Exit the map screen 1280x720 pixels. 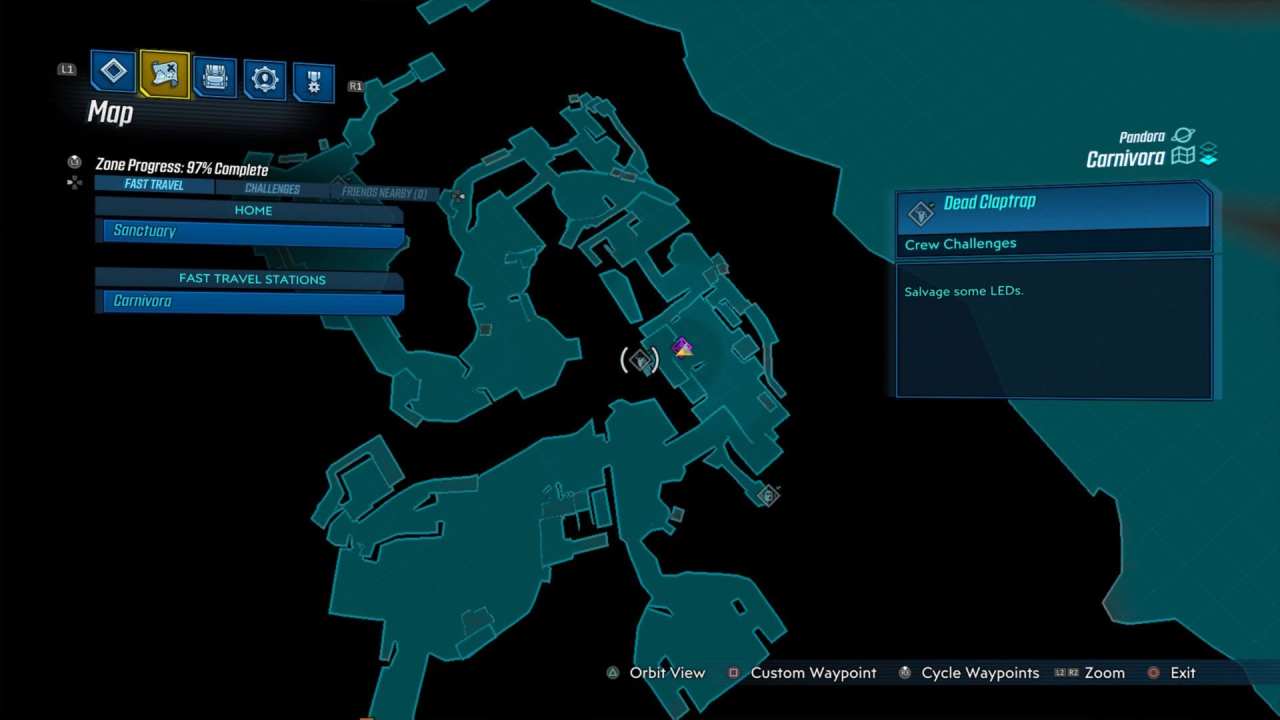tap(1185, 673)
